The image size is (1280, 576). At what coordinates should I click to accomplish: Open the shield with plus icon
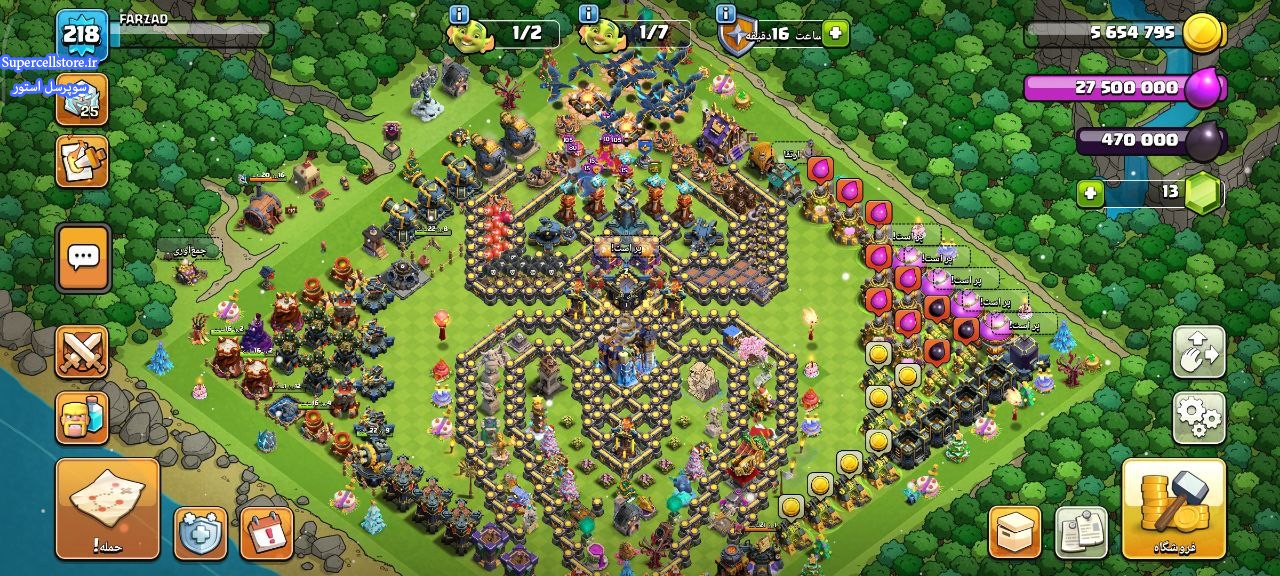pyautogui.click(x=201, y=532)
